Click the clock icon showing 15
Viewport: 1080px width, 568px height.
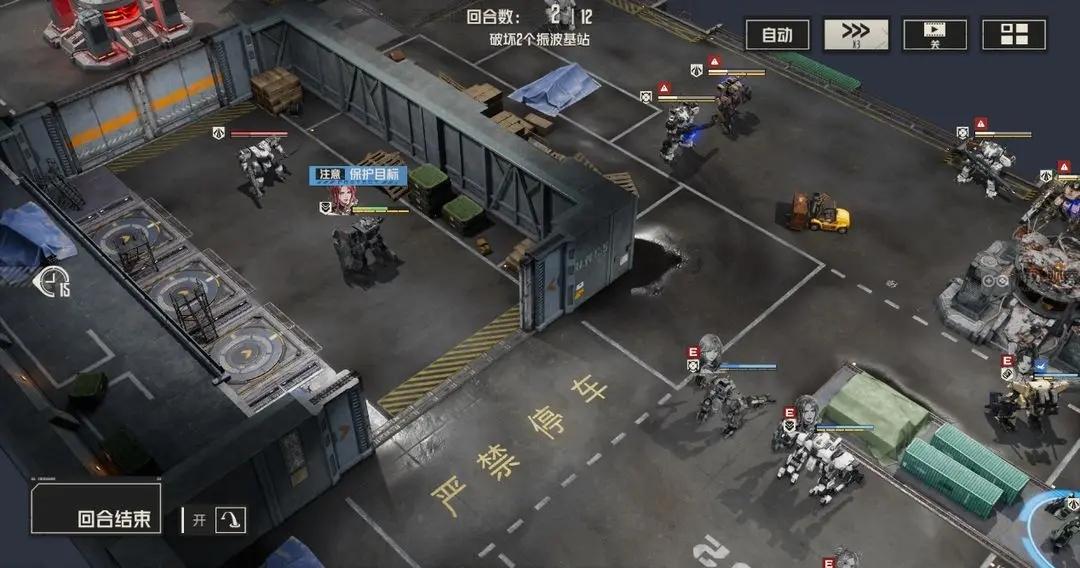(x=52, y=283)
